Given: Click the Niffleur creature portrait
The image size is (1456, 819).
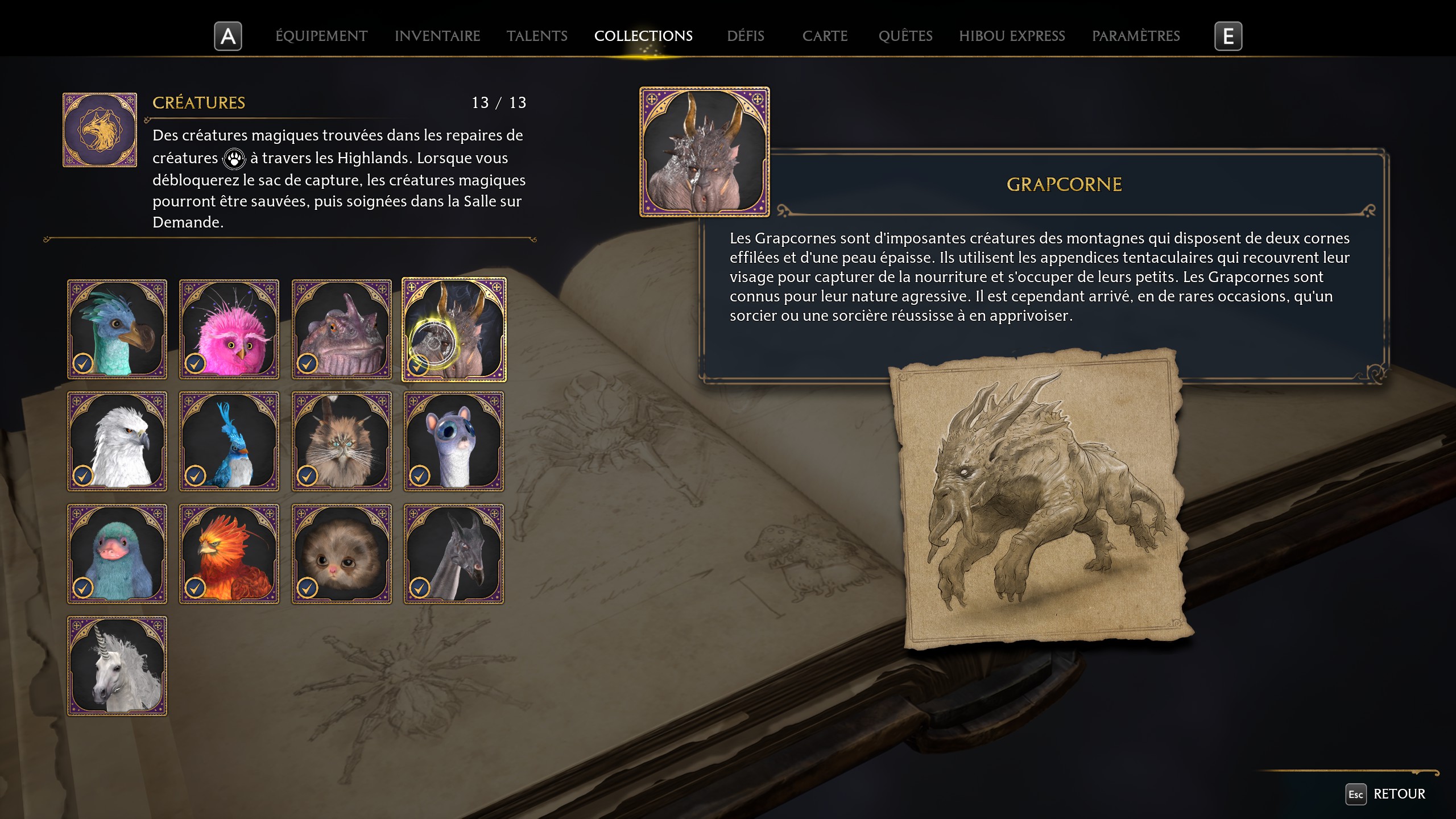Looking at the screenshot, I should 117,553.
